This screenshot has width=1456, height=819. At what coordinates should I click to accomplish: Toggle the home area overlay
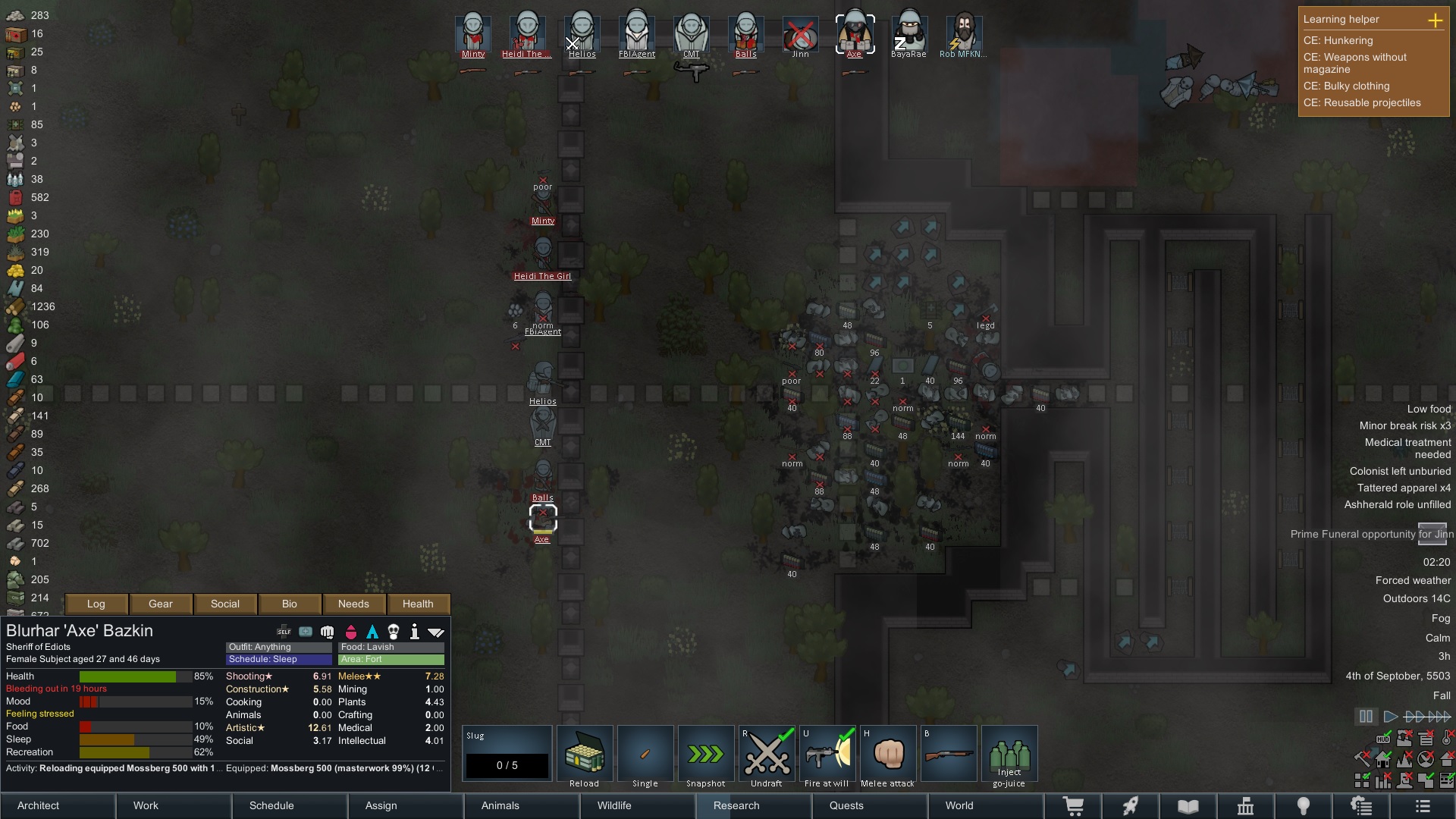coord(1384,761)
